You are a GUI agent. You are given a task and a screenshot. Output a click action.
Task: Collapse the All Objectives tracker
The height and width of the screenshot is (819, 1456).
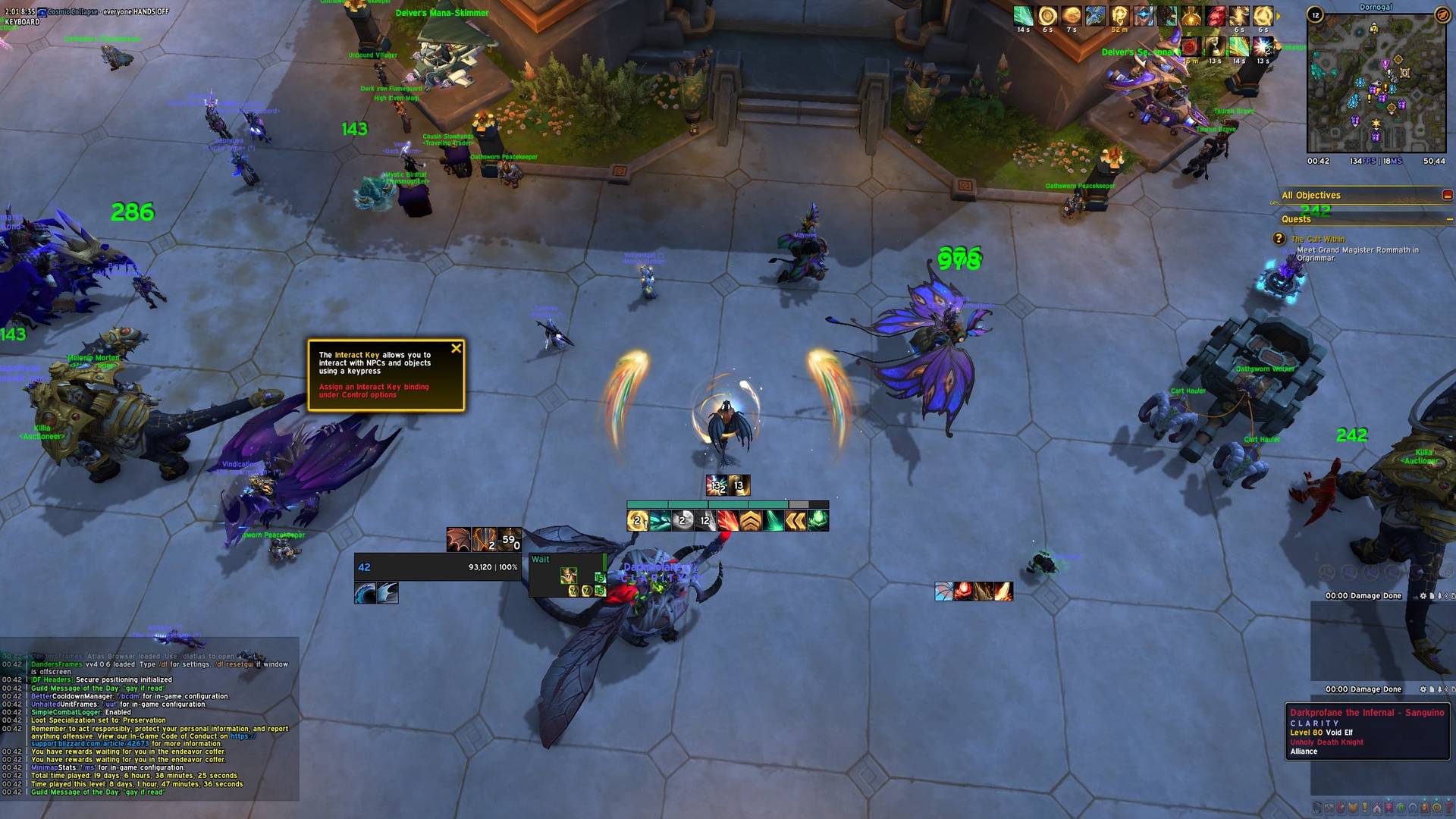1447,196
